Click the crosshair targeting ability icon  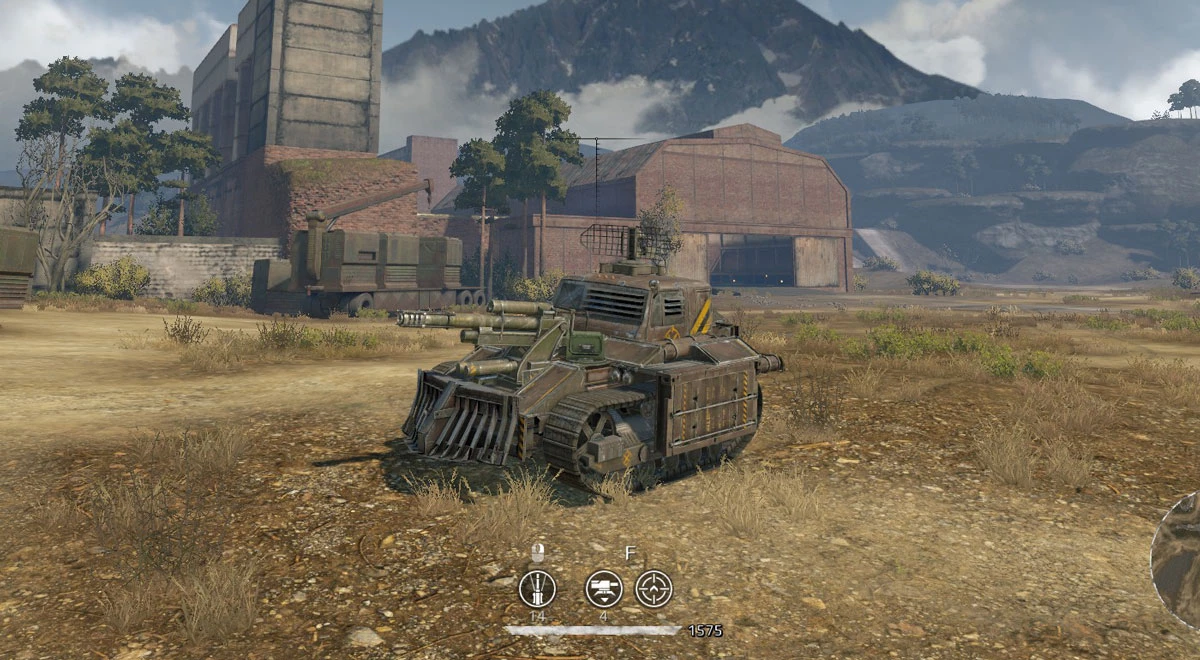click(654, 588)
